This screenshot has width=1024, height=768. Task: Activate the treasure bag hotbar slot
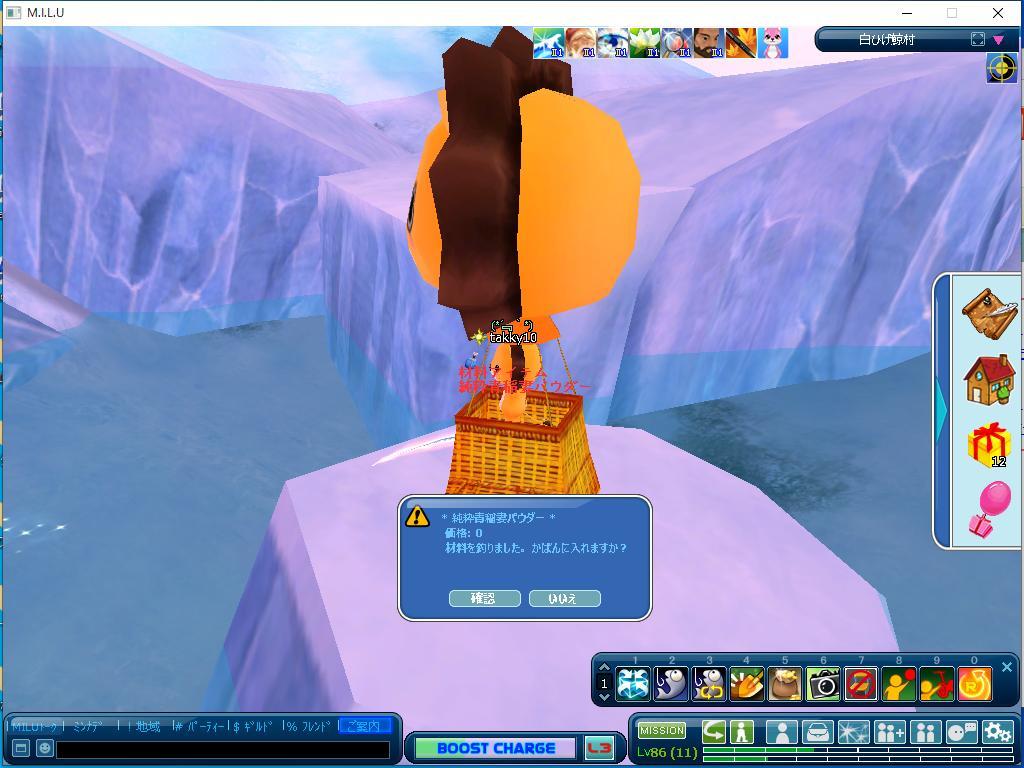(x=785, y=684)
